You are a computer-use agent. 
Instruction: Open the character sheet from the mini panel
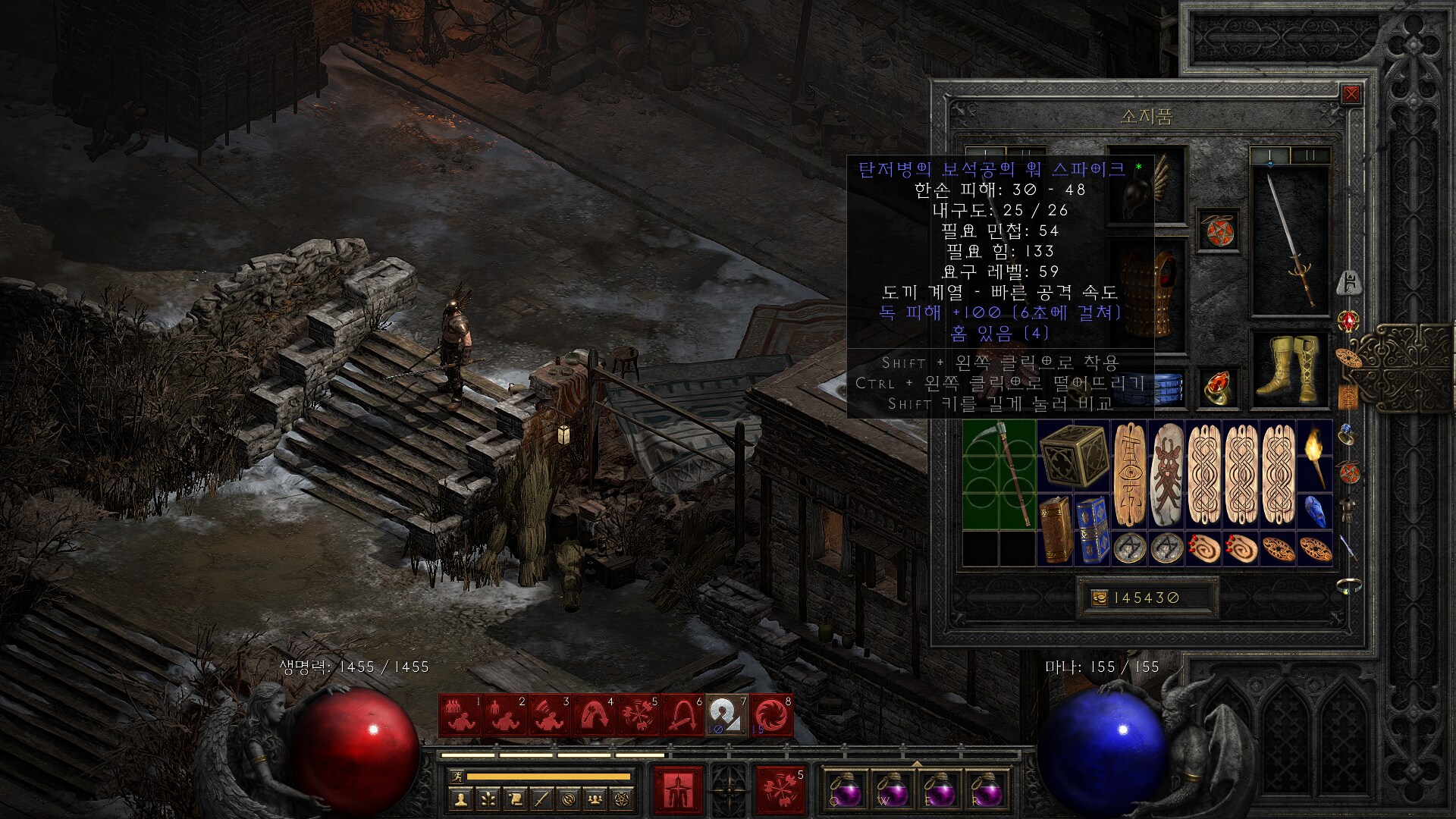pyautogui.click(x=460, y=798)
